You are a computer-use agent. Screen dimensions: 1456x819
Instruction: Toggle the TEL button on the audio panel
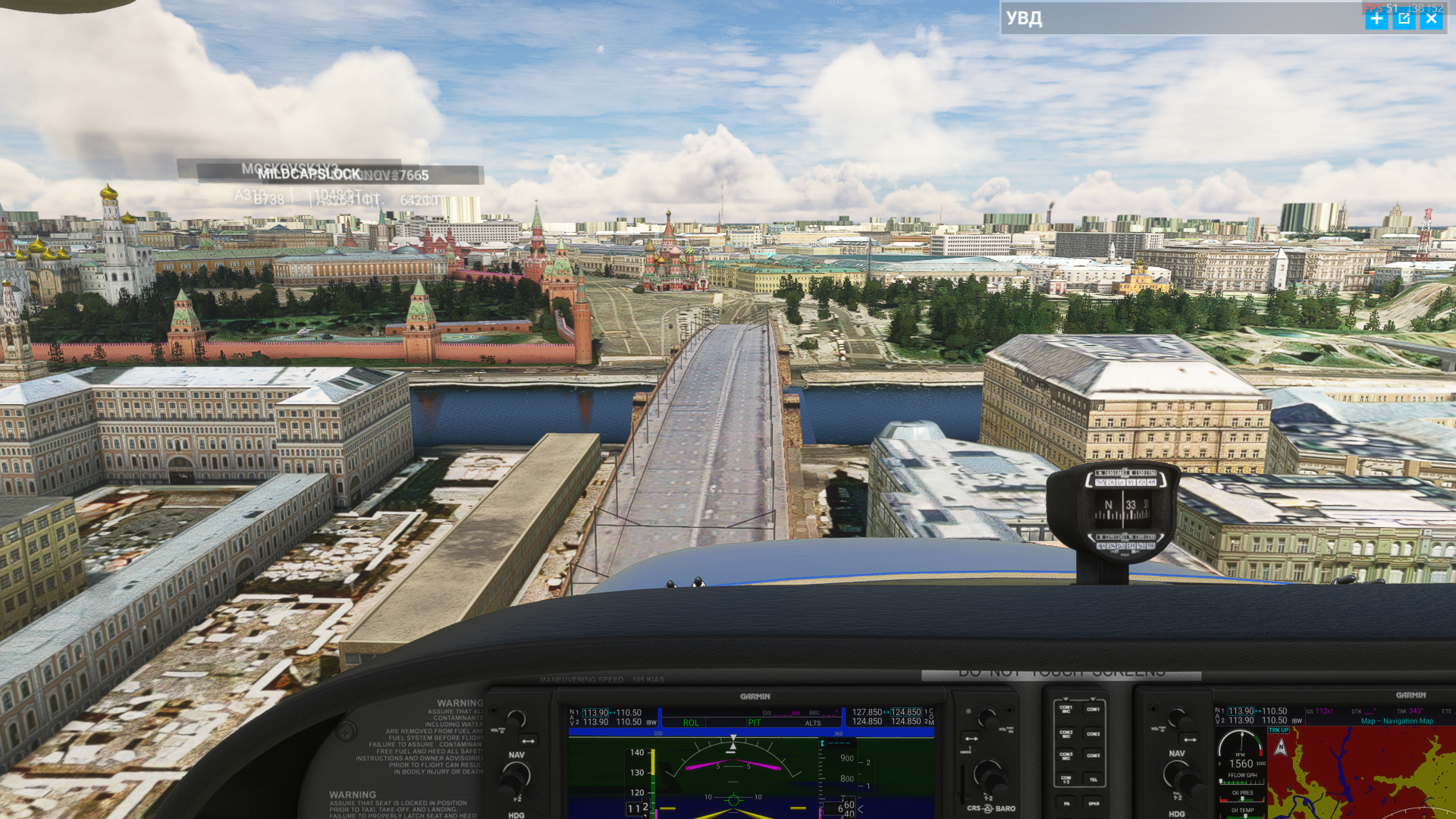[1093, 779]
